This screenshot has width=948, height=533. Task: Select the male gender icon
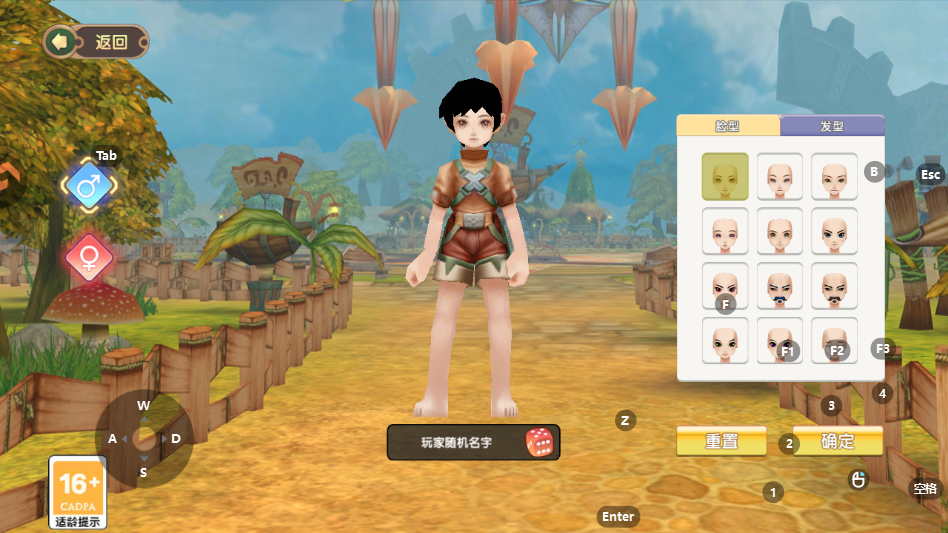(x=89, y=186)
